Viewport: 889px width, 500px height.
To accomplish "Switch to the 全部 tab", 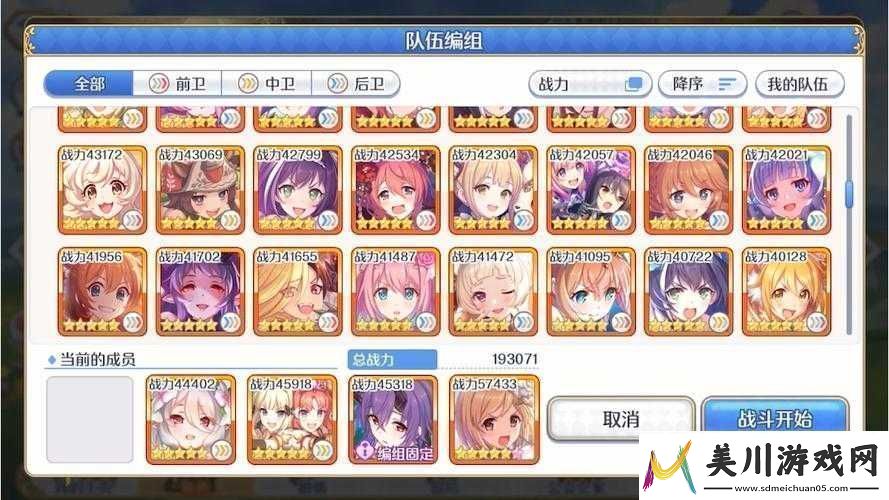I will [x=88, y=84].
